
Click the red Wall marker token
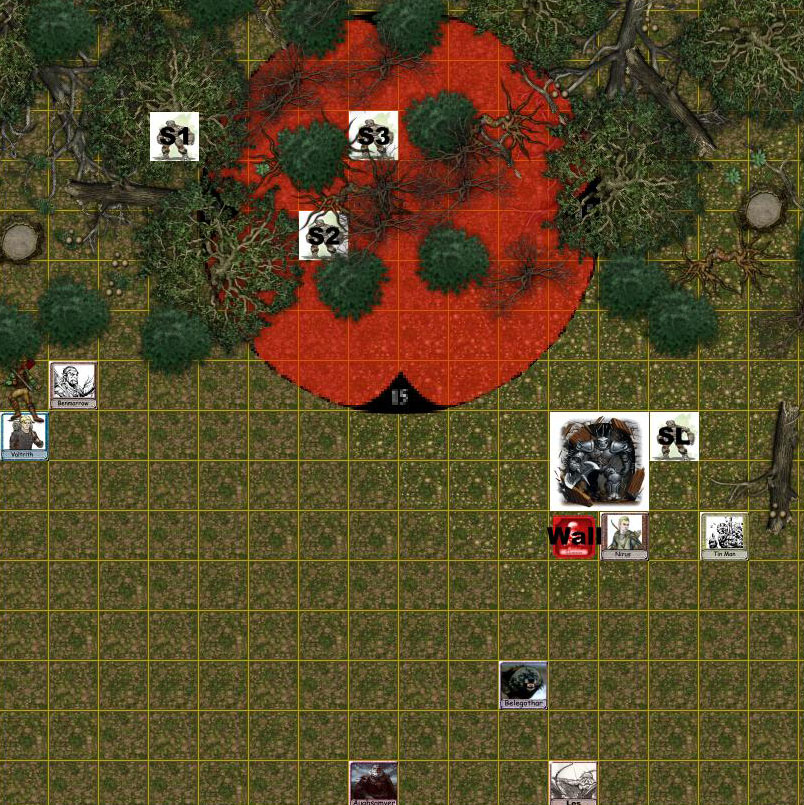(574, 536)
